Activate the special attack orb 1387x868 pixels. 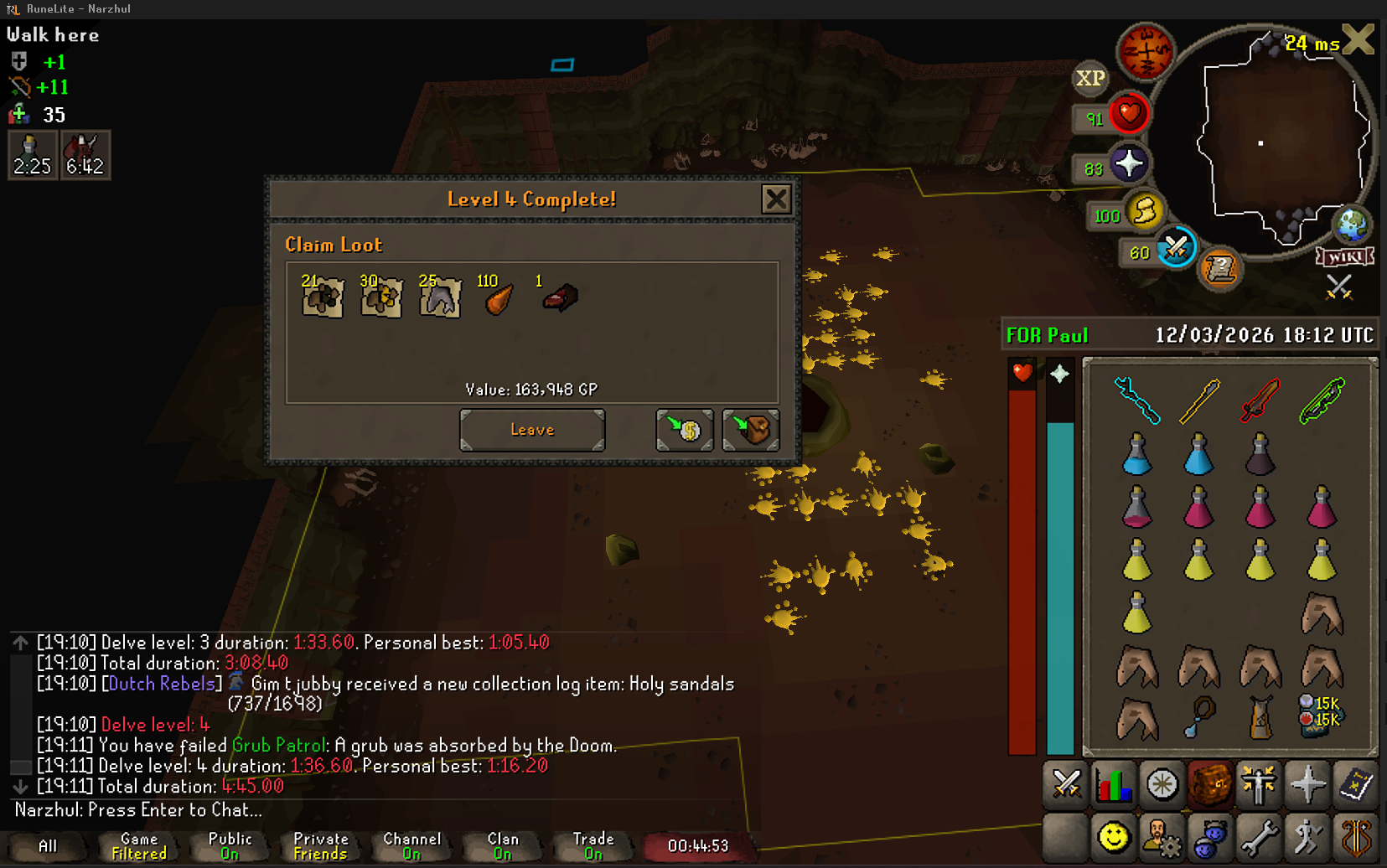1175,248
